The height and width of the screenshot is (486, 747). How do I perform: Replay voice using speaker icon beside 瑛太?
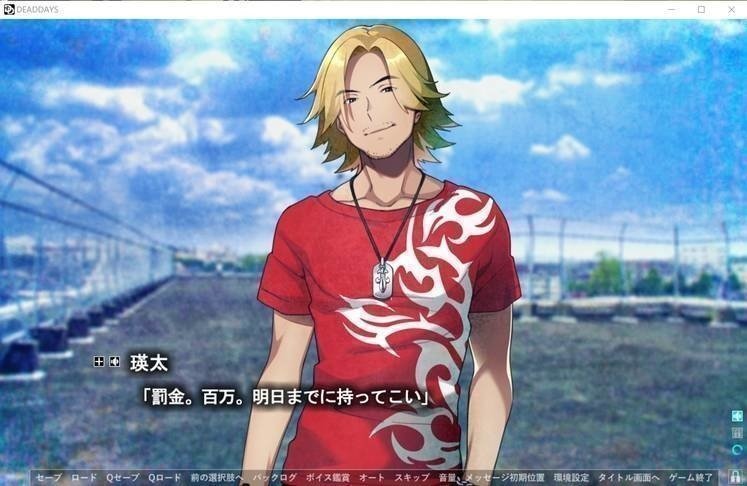click(115, 360)
